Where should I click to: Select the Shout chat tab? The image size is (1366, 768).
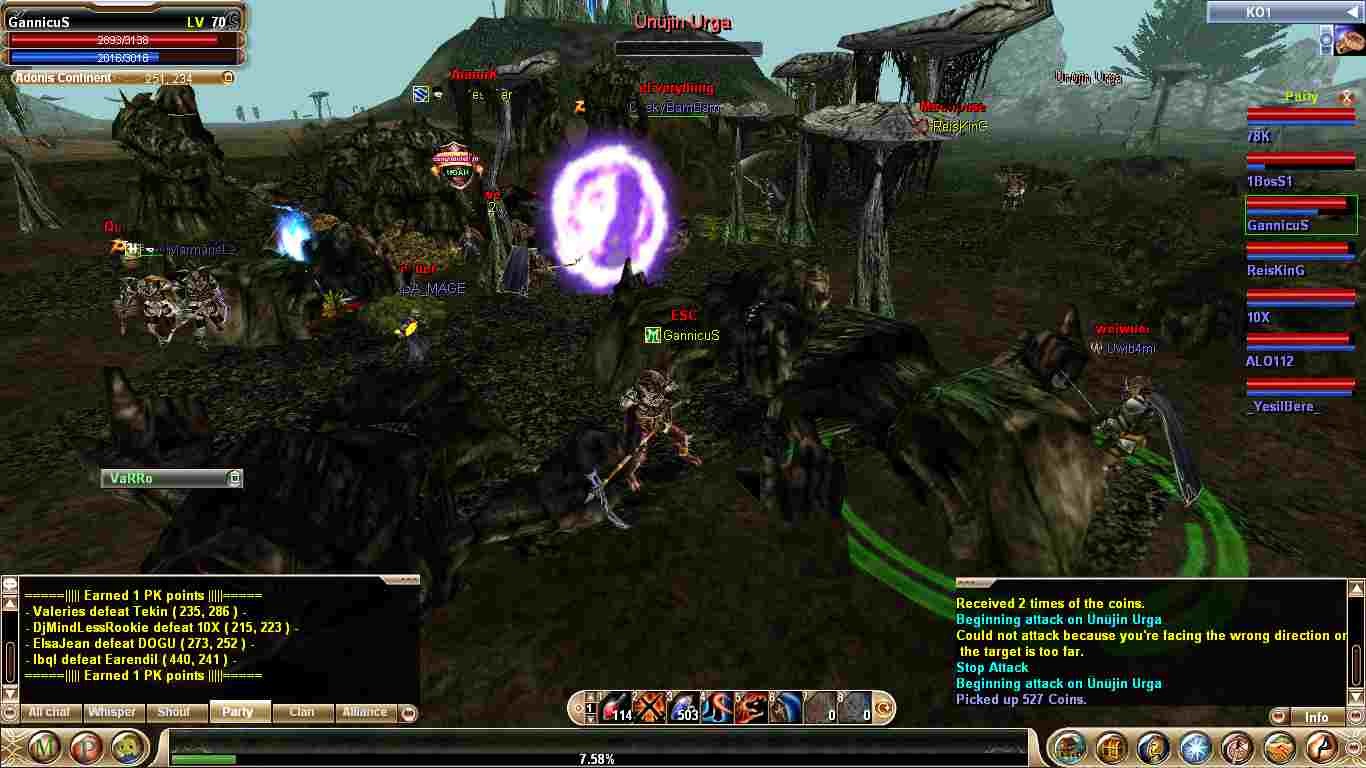click(x=174, y=712)
